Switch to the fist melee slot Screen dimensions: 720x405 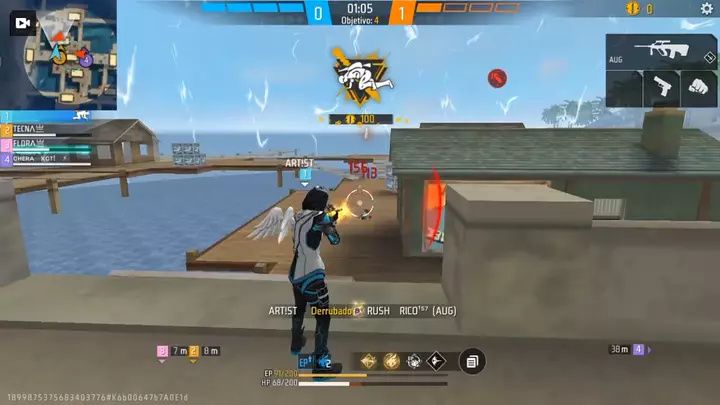697,88
